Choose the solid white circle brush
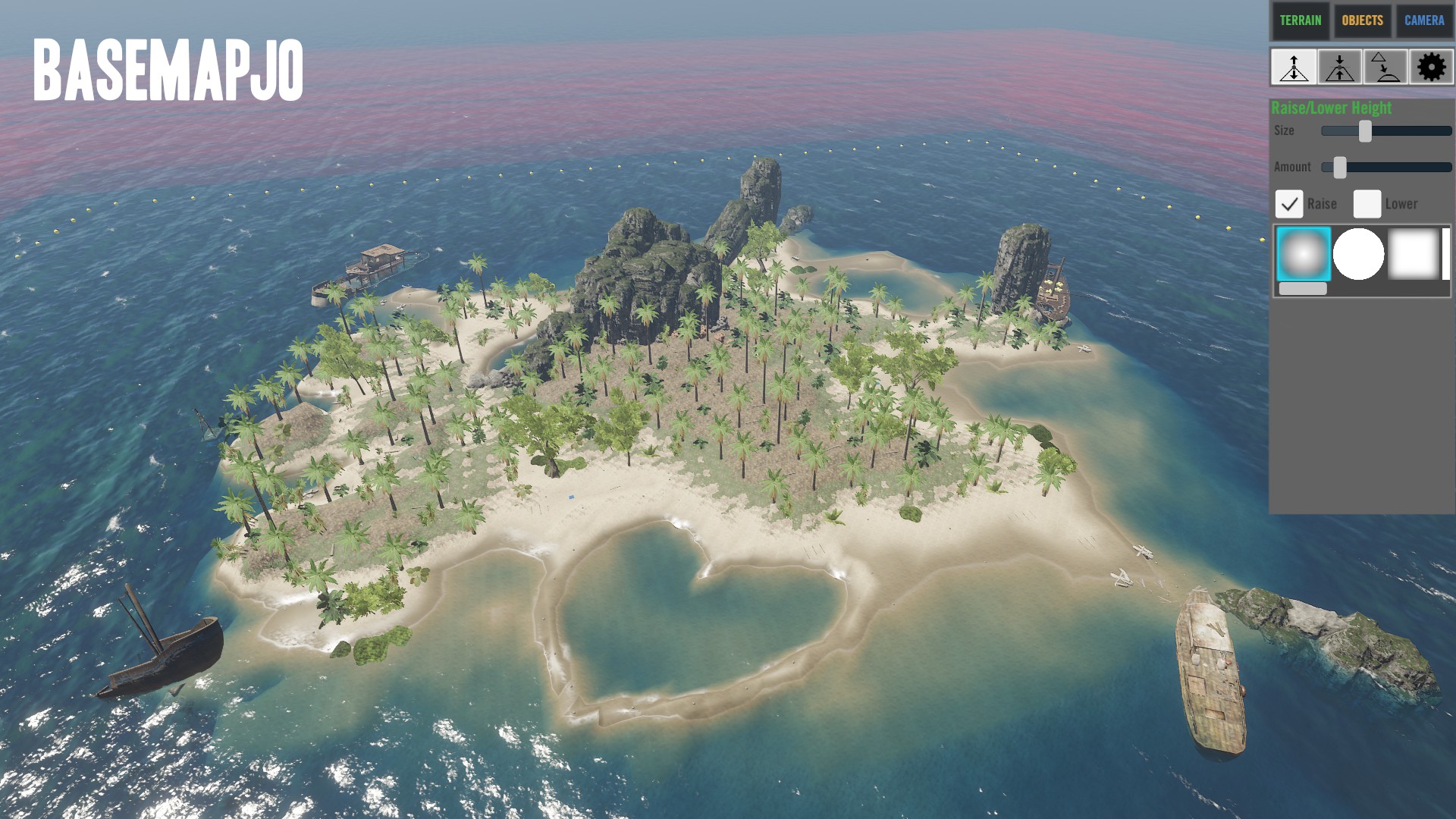 click(x=1358, y=254)
